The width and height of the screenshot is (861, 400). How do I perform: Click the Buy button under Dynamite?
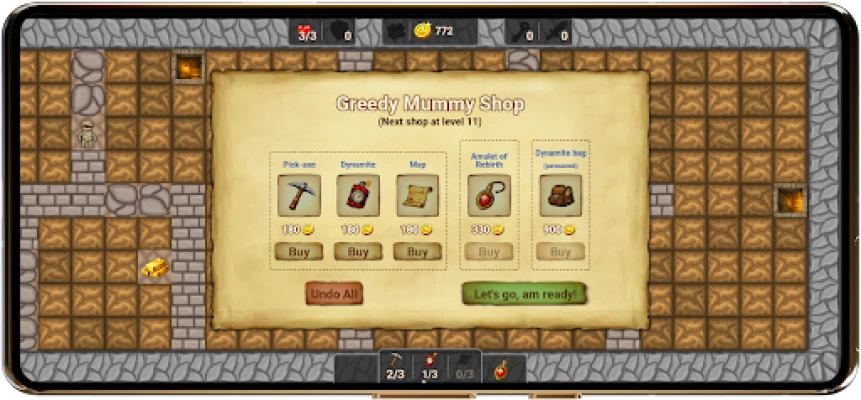358,251
